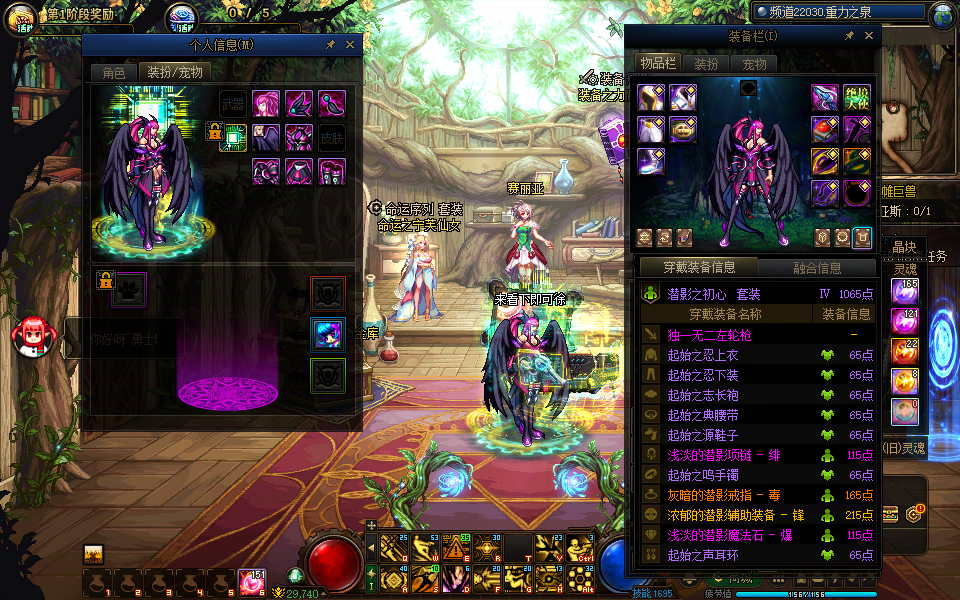960x600 pixels.
Task: Select the pink hair avatar slot
Action: (x=266, y=103)
